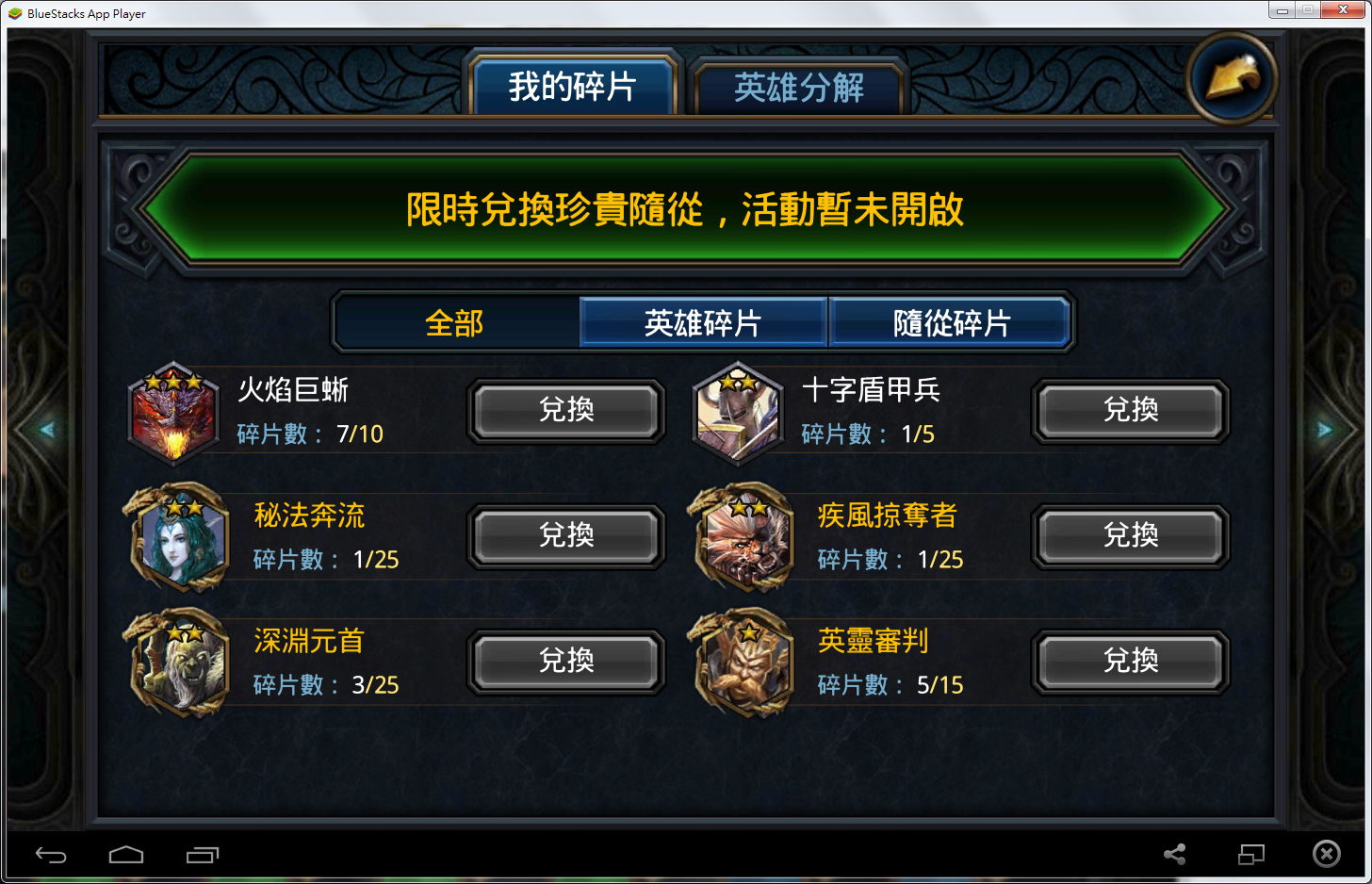Activate the 隨從碎片 filter

(x=950, y=321)
